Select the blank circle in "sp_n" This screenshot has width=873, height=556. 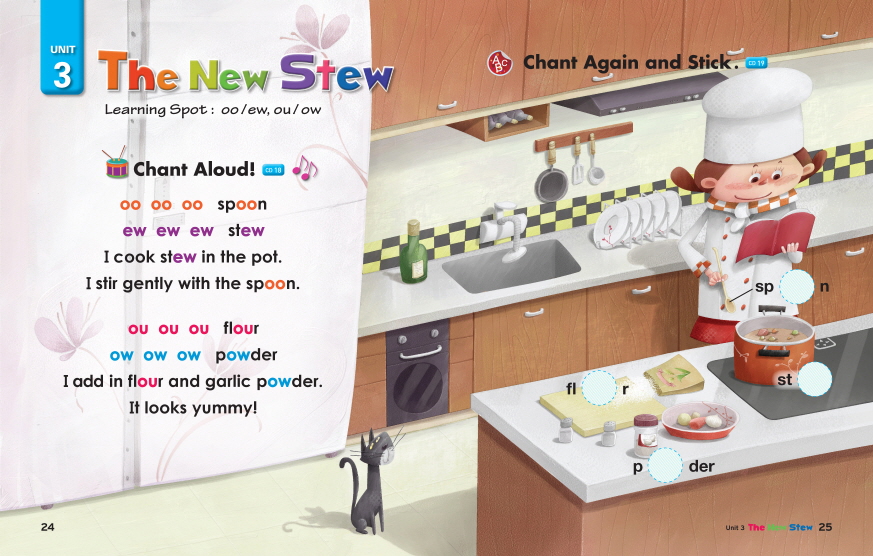[x=797, y=287]
